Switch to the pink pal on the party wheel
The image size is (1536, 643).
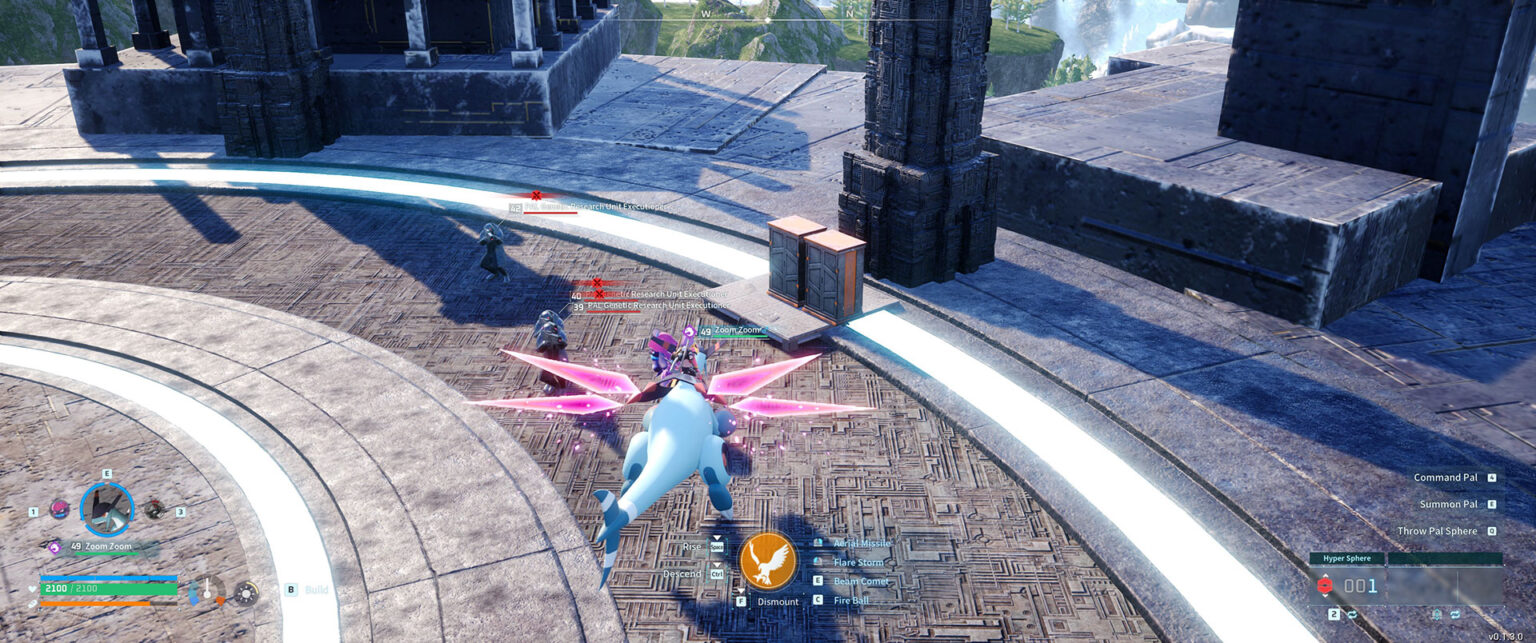[60, 509]
